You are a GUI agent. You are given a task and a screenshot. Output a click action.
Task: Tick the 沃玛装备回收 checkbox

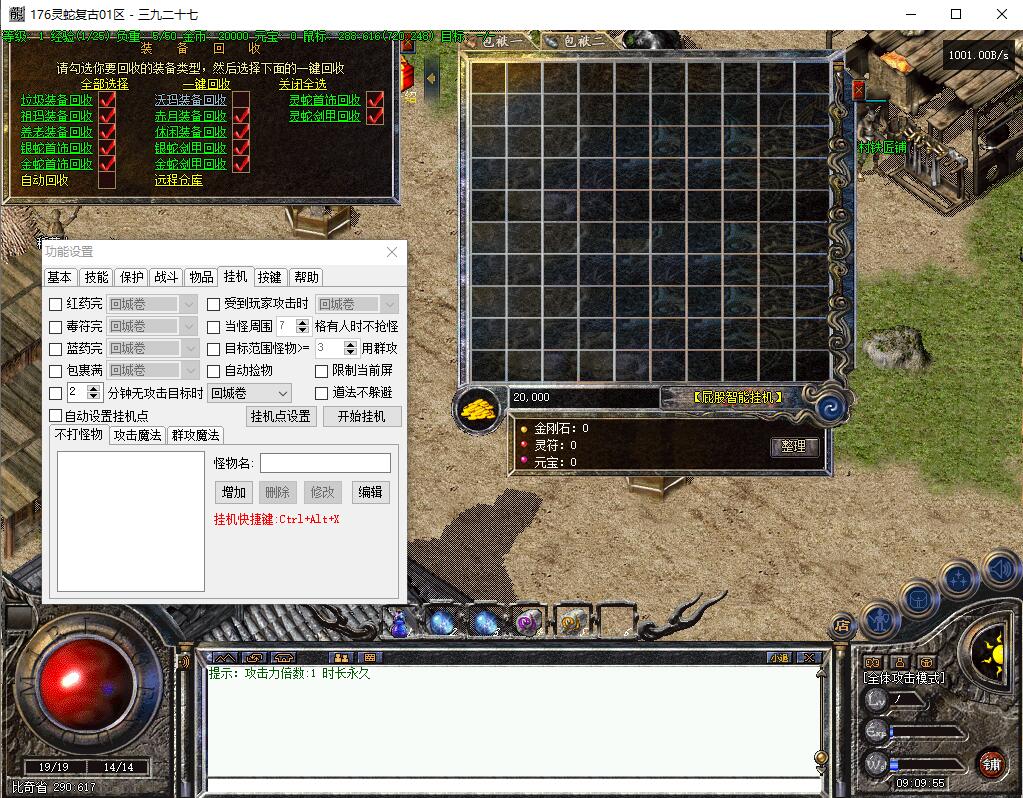pos(241,100)
